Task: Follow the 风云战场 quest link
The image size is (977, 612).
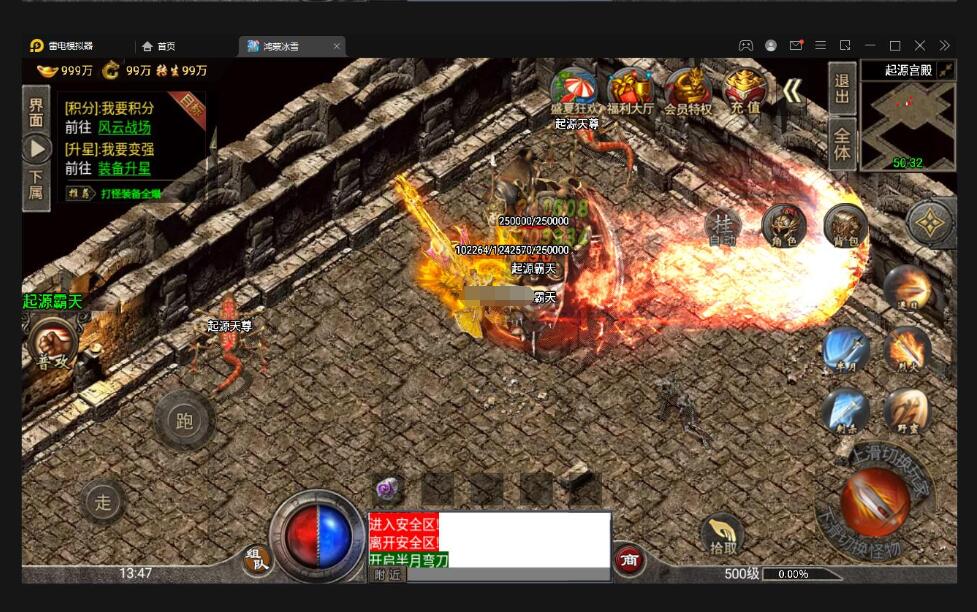Action: coord(124,128)
